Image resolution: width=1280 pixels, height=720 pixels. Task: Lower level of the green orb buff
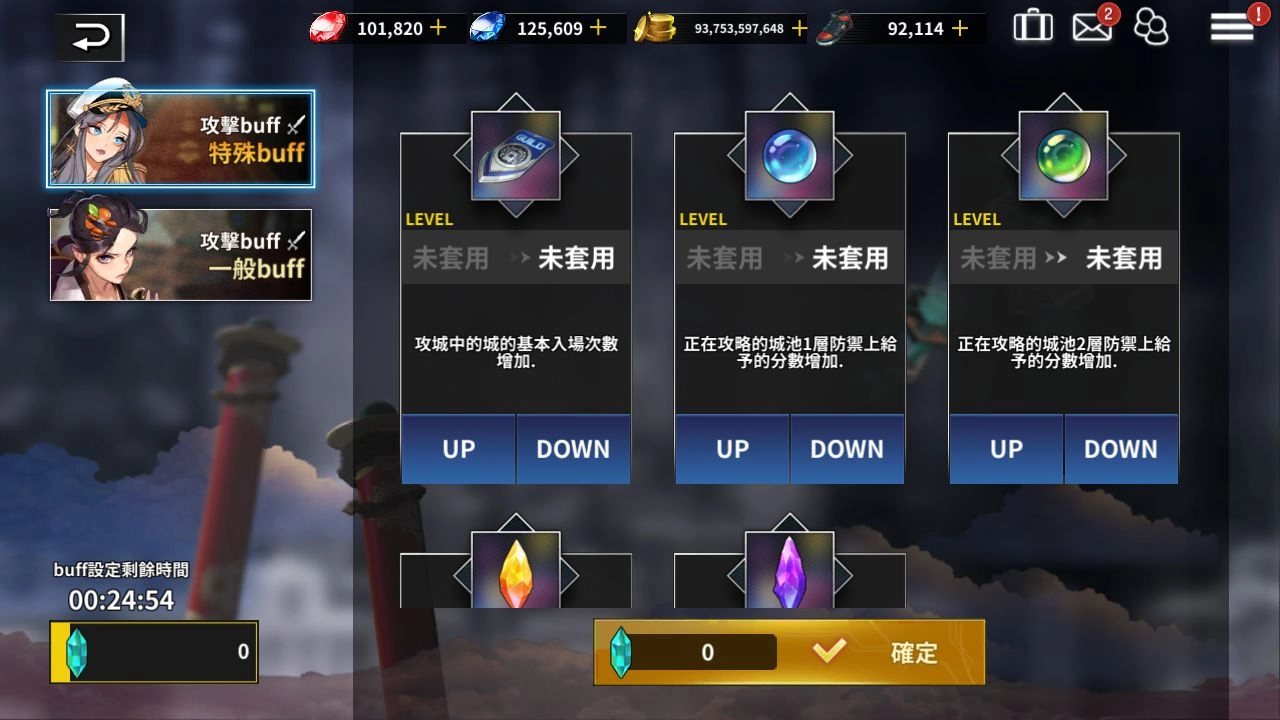pos(1121,449)
